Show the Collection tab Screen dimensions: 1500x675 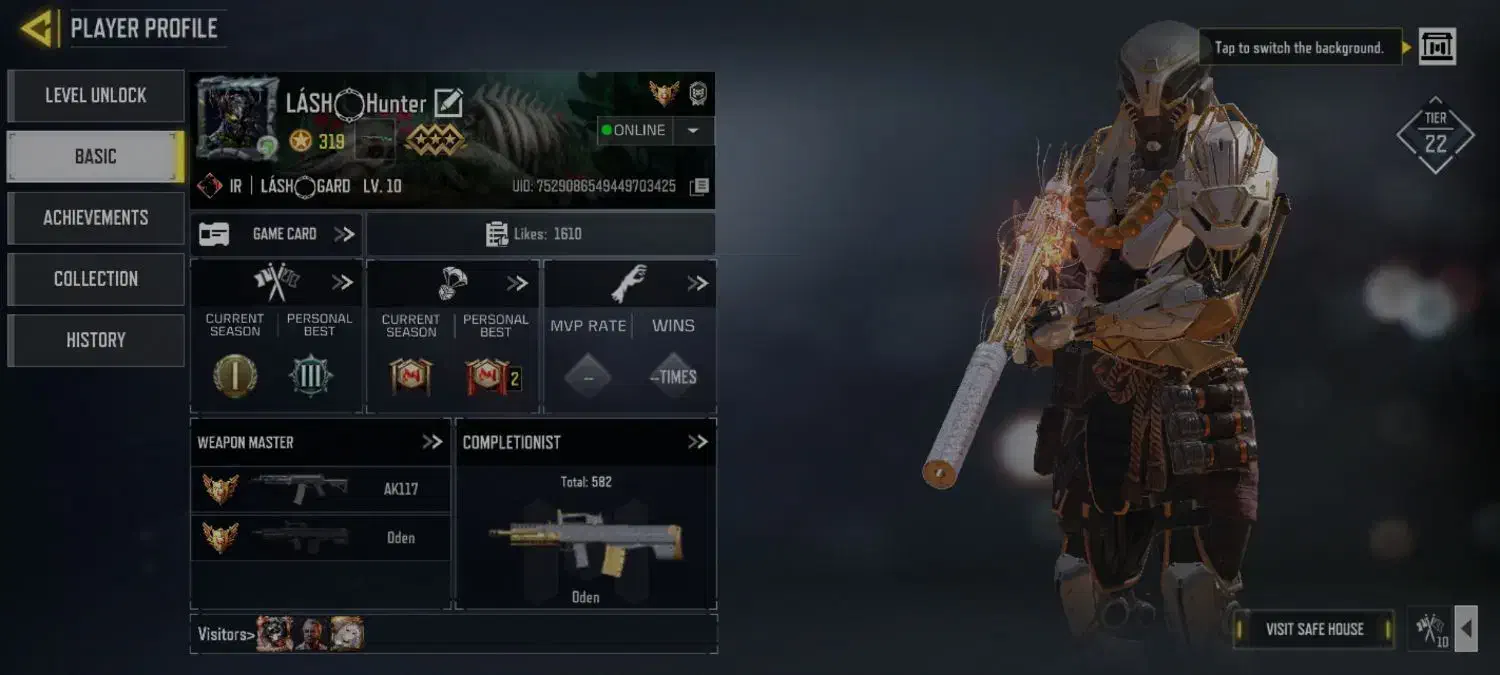click(x=95, y=279)
